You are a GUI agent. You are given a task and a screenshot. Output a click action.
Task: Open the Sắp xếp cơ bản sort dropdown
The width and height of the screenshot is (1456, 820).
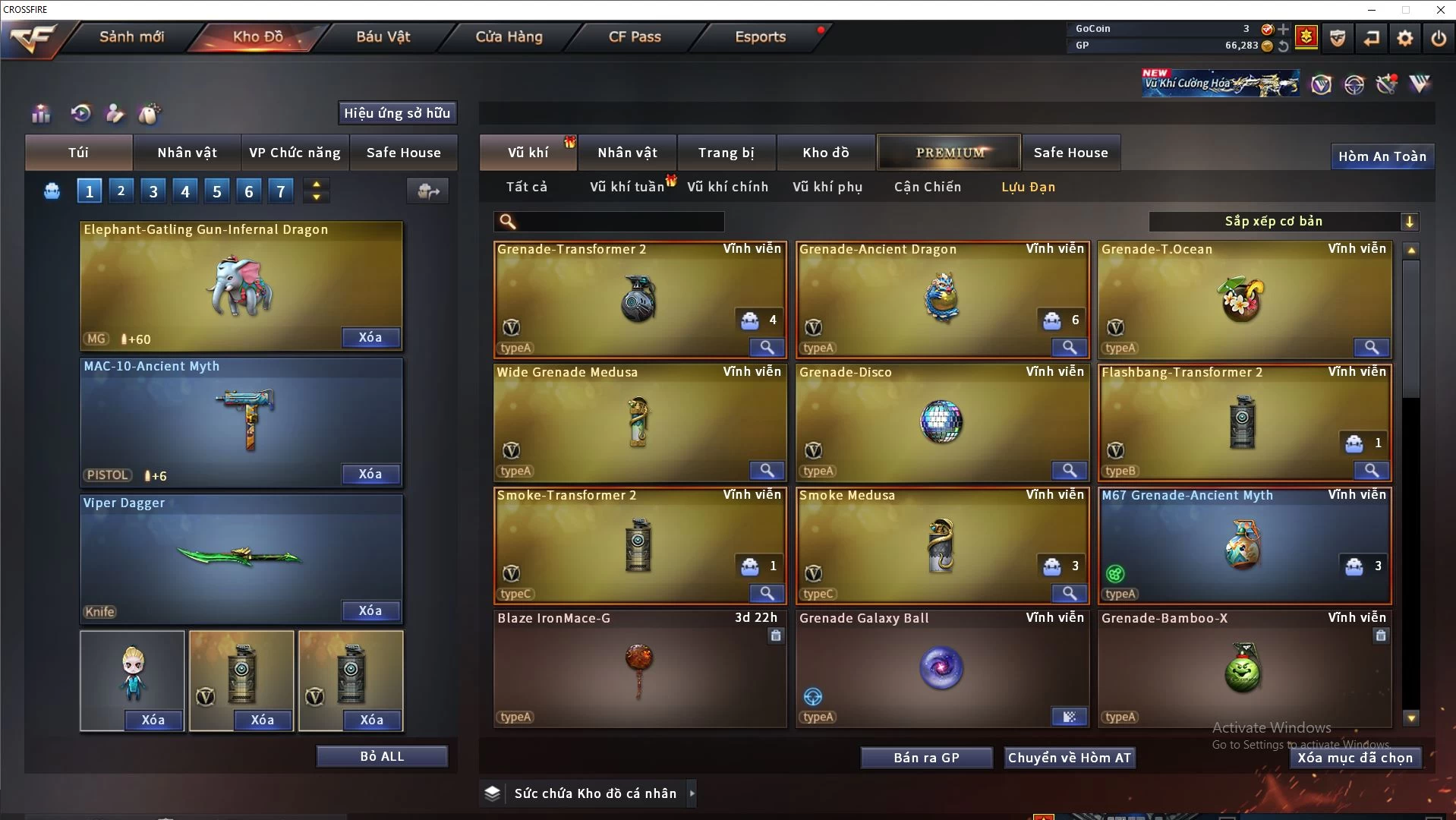tap(1283, 222)
